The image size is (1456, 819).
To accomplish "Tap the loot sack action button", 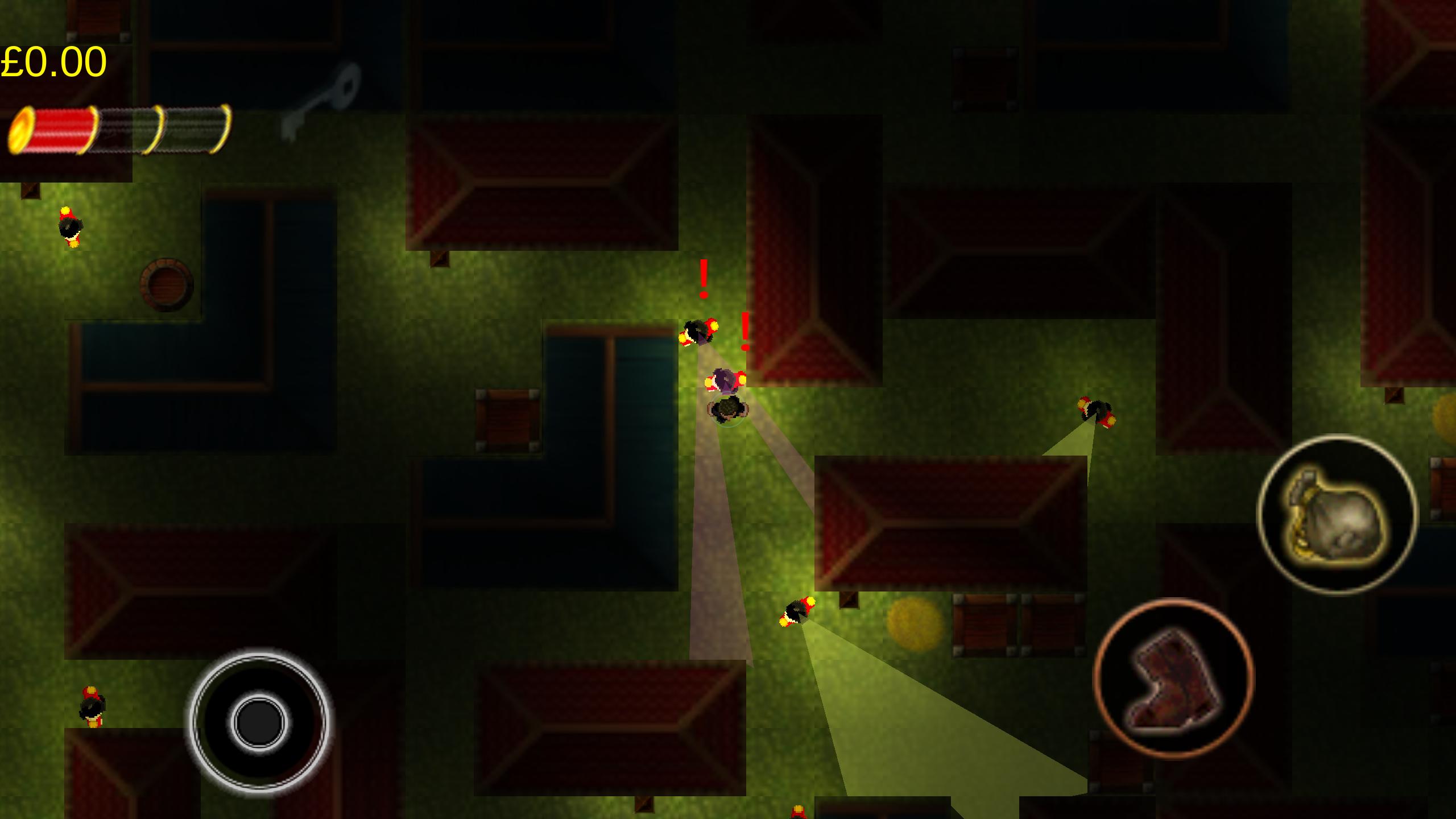I will (x=1337, y=514).
